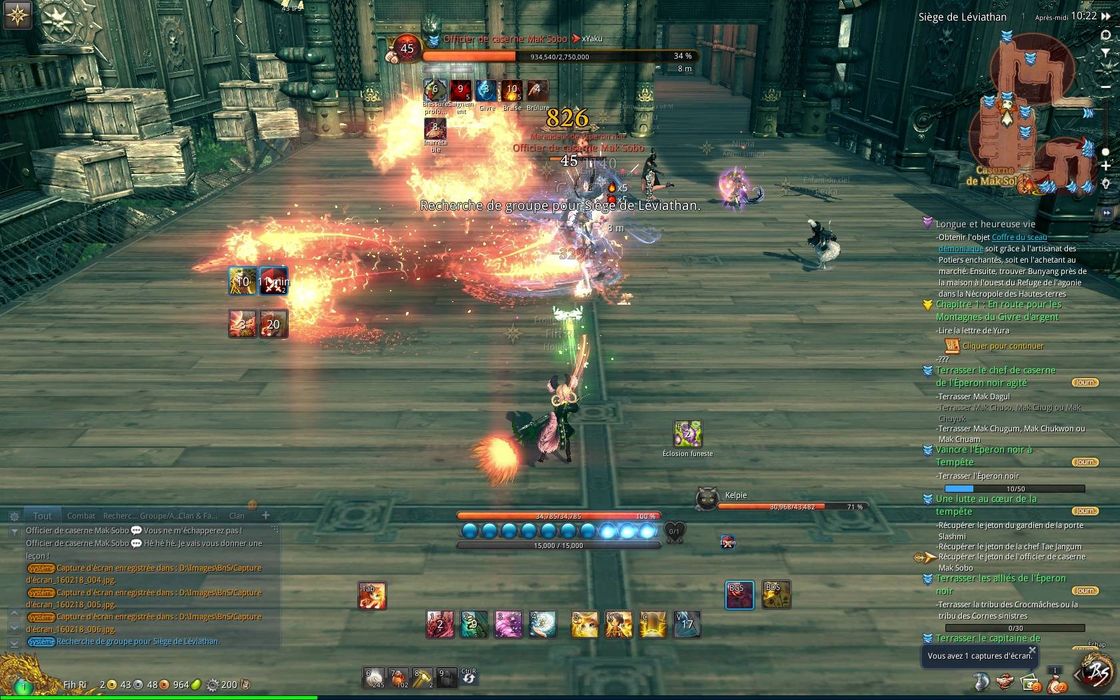Add a new chat tab
Viewport: 1120px width, 700px height.
266,515
